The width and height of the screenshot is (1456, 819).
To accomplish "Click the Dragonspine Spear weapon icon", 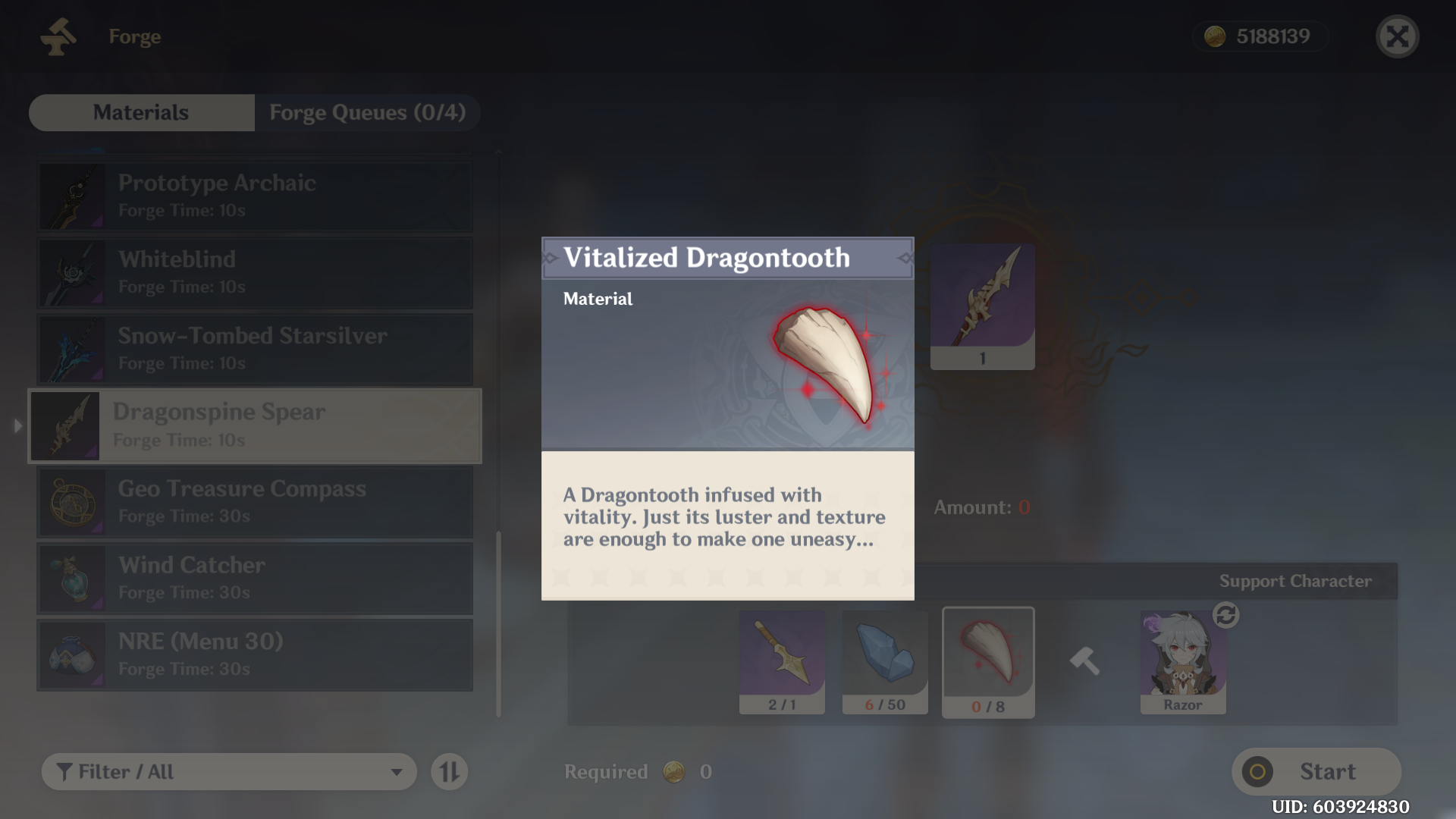I will click(x=67, y=425).
